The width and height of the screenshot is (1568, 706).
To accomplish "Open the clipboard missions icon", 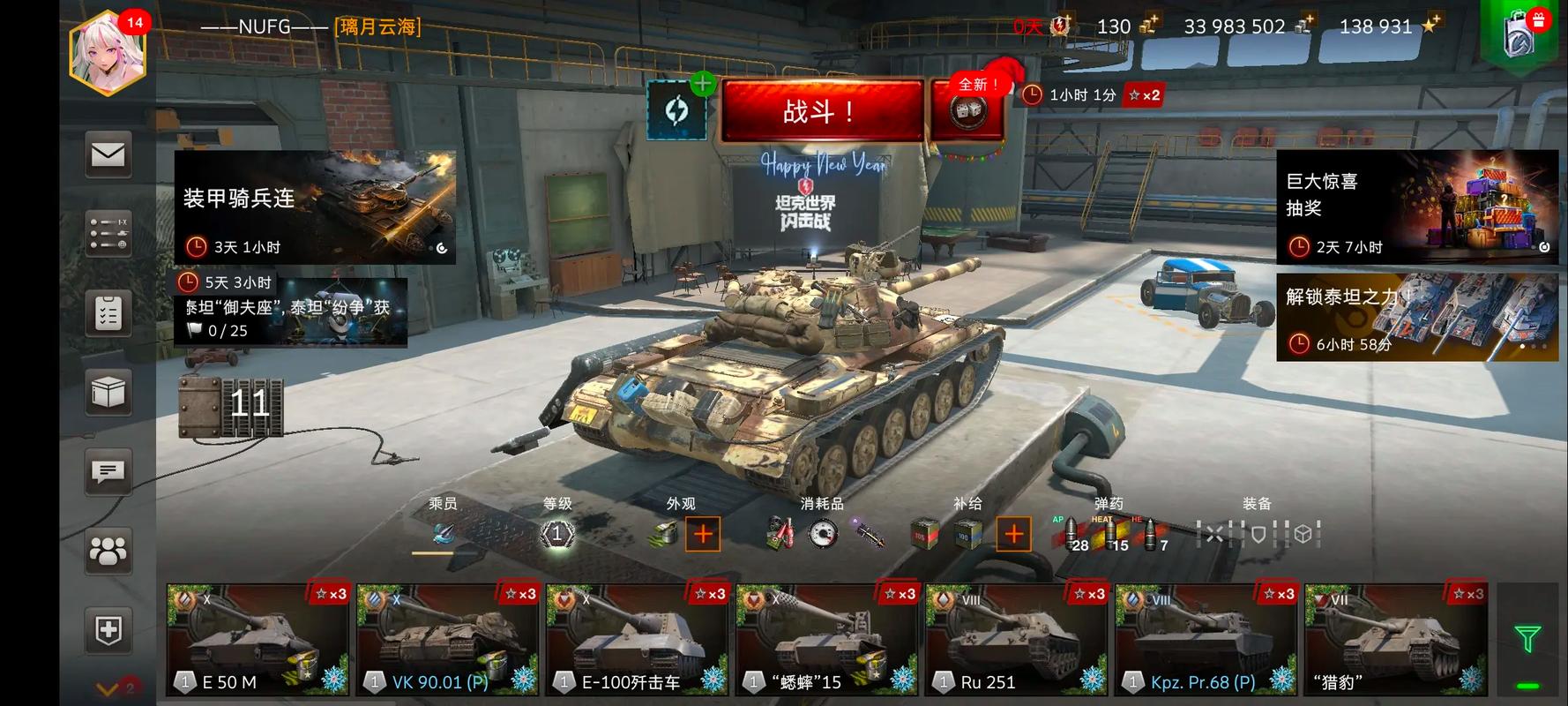I will pyautogui.click(x=108, y=313).
